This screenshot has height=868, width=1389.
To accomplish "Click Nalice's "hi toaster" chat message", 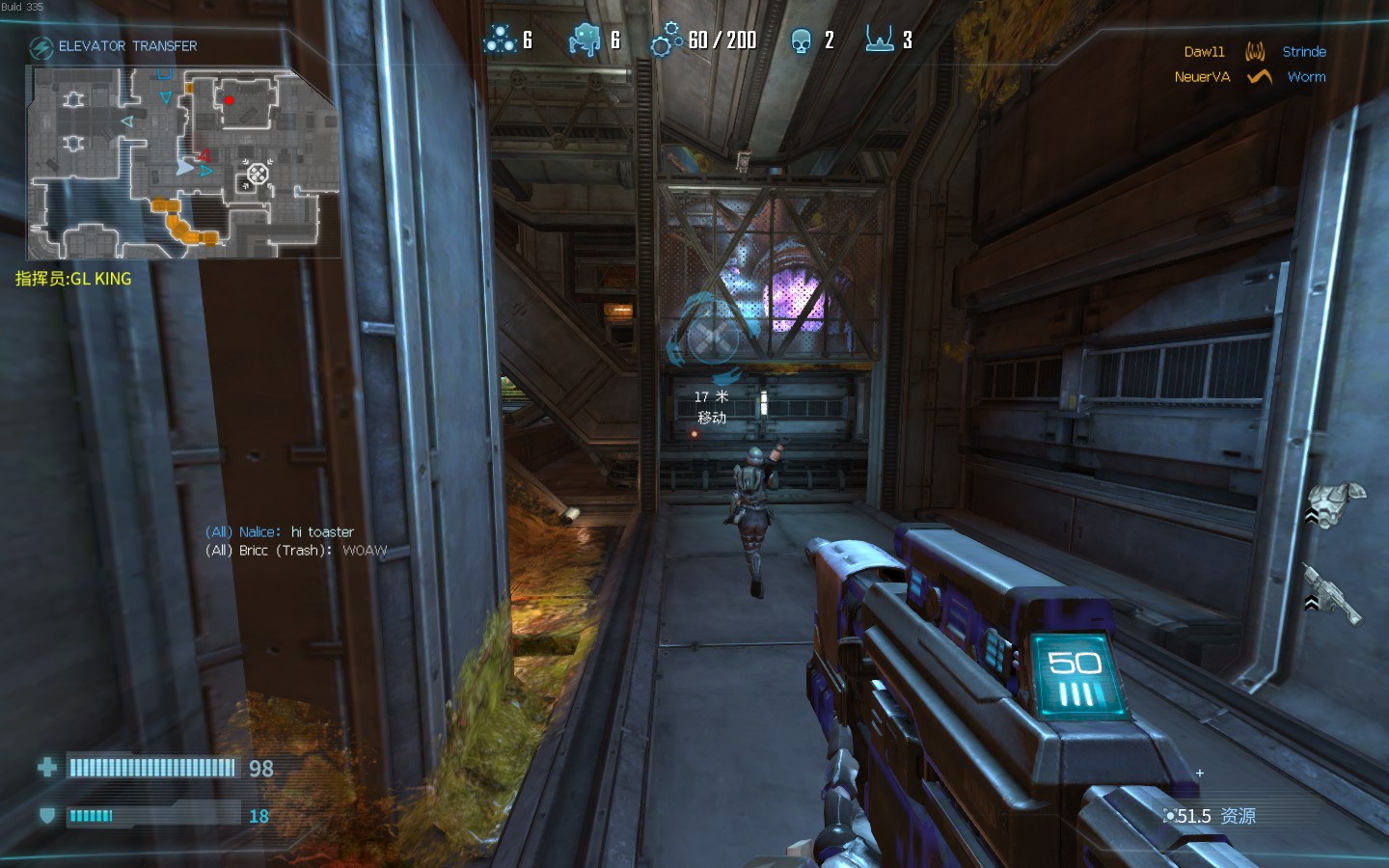I will 280,531.
